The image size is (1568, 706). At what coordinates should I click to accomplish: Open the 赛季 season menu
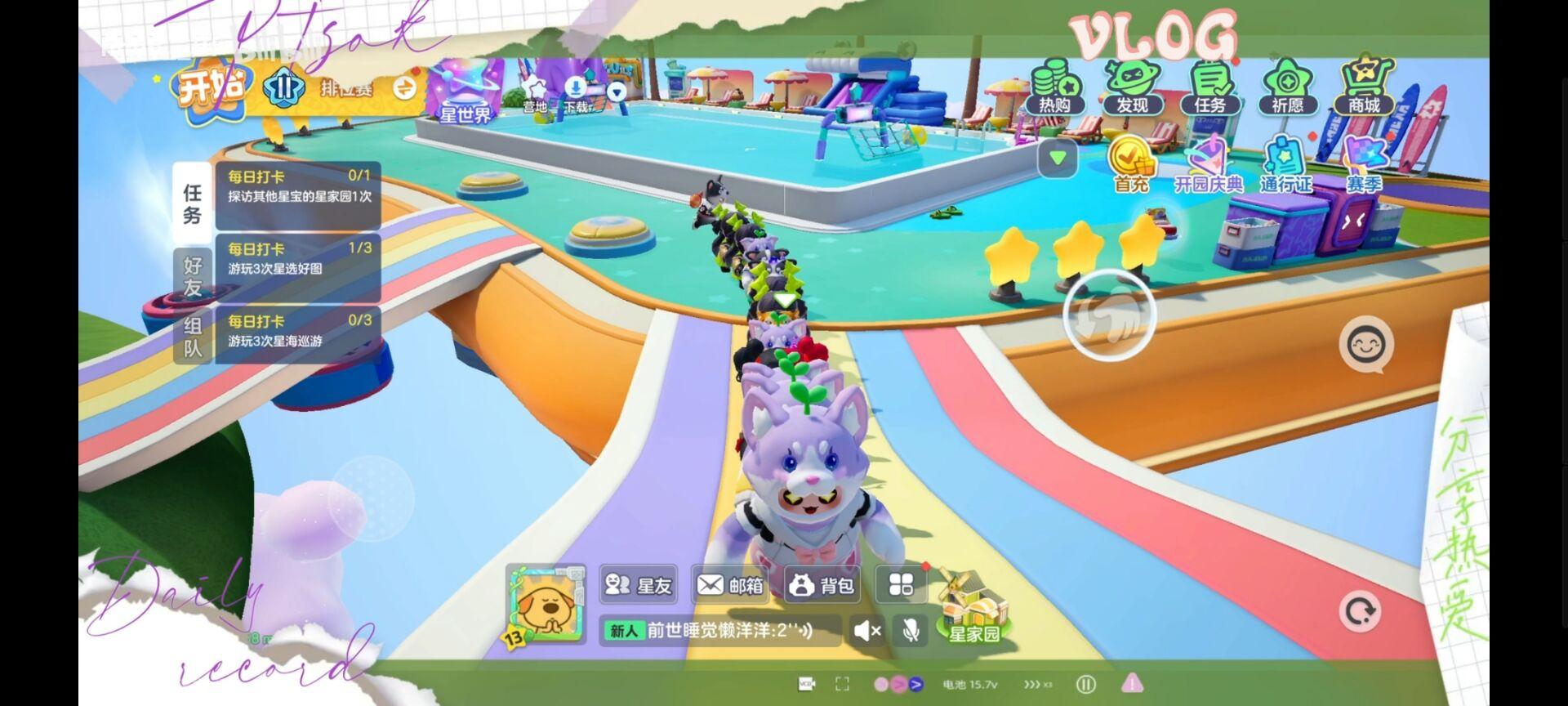coord(1364,165)
